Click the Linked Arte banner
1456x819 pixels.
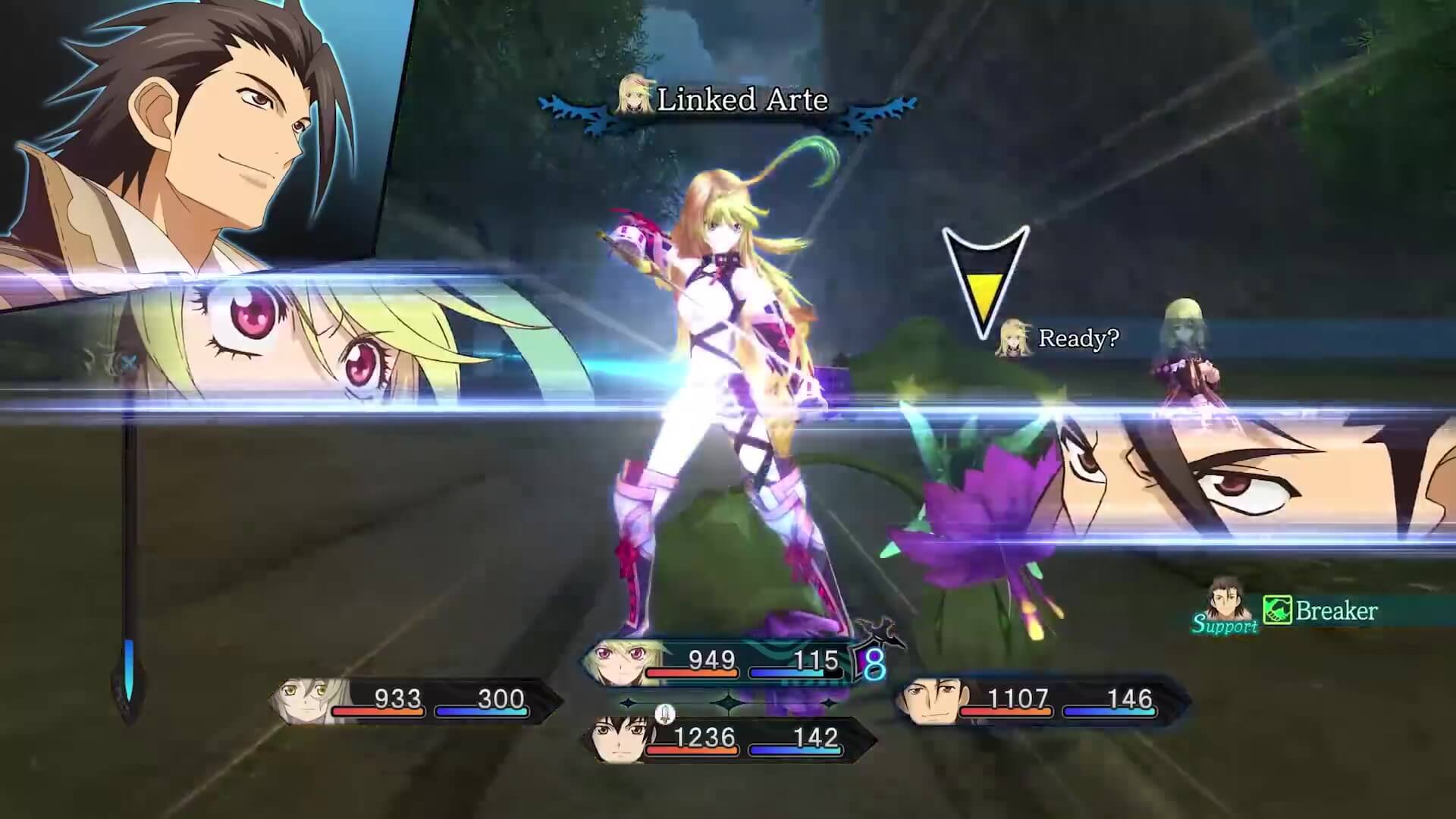pyautogui.click(x=728, y=101)
